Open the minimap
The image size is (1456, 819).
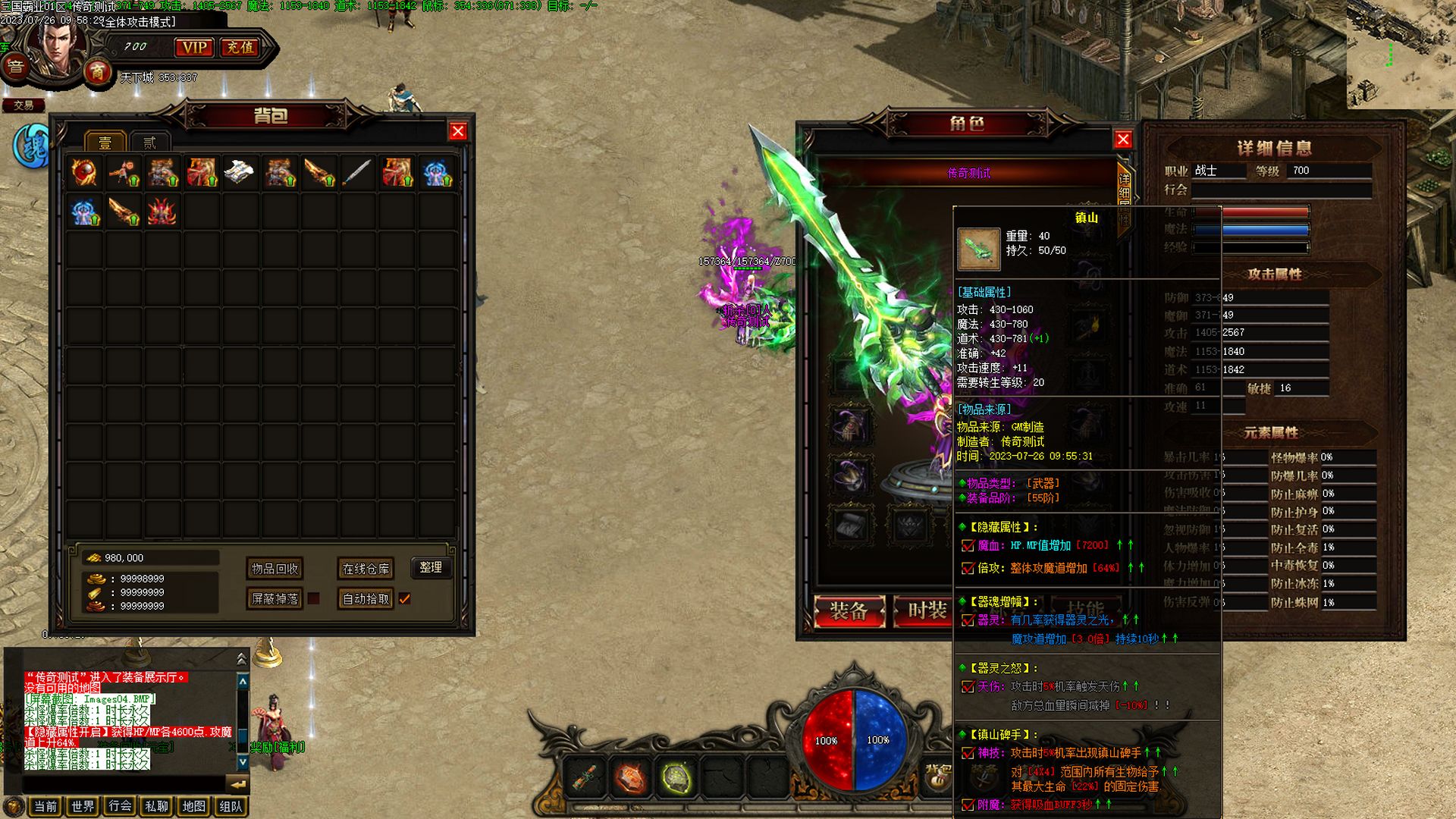tap(1401, 55)
